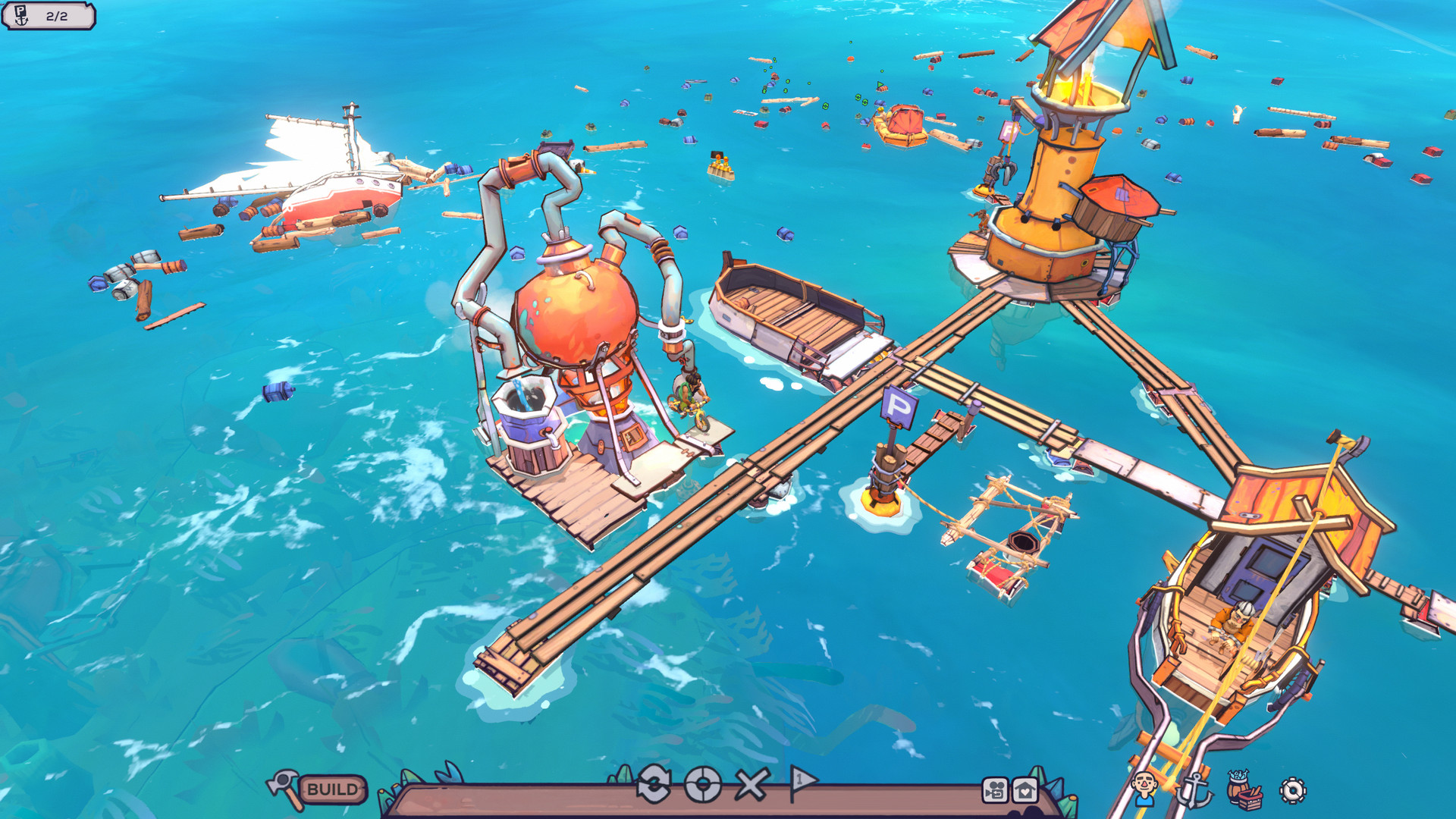Click the X cancel tool
The width and height of the screenshot is (1456, 819).
pyautogui.click(x=752, y=785)
